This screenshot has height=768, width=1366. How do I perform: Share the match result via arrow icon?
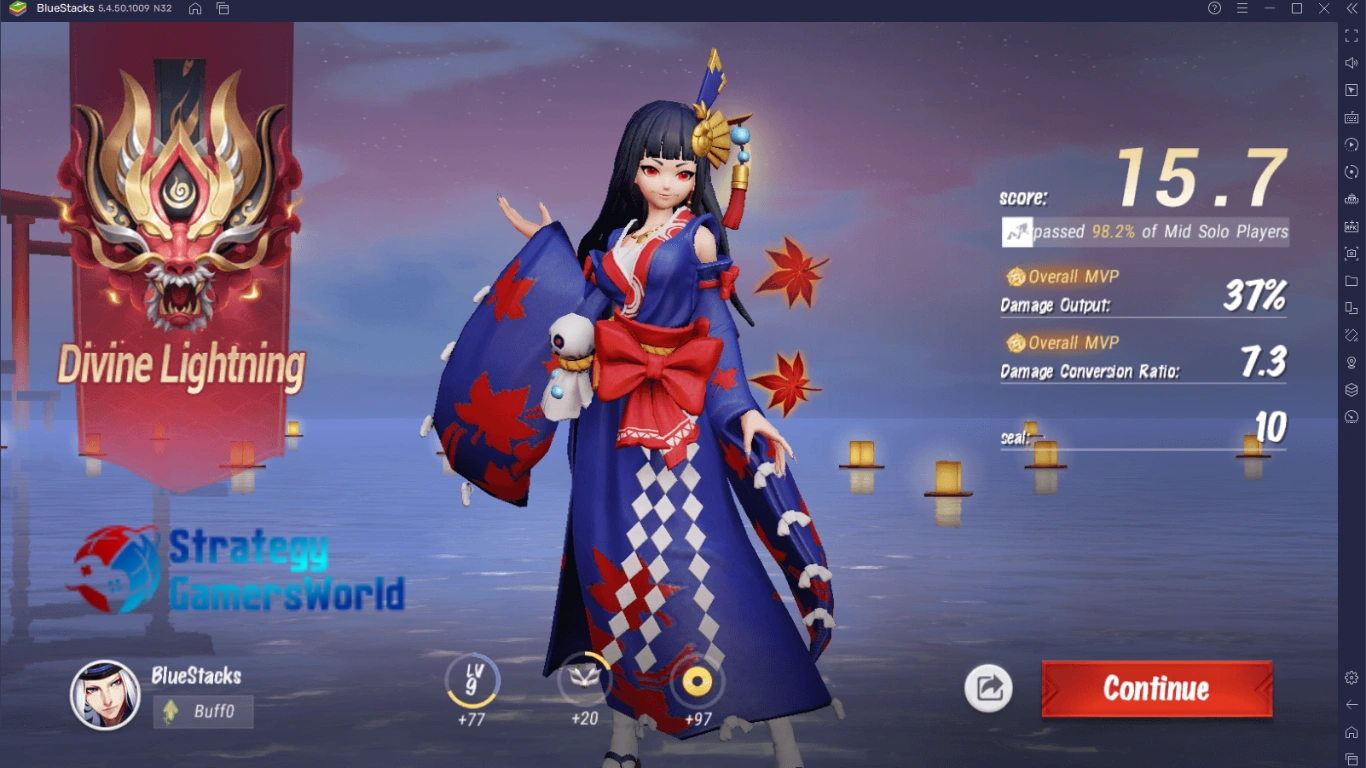click(x=988, y=688)
